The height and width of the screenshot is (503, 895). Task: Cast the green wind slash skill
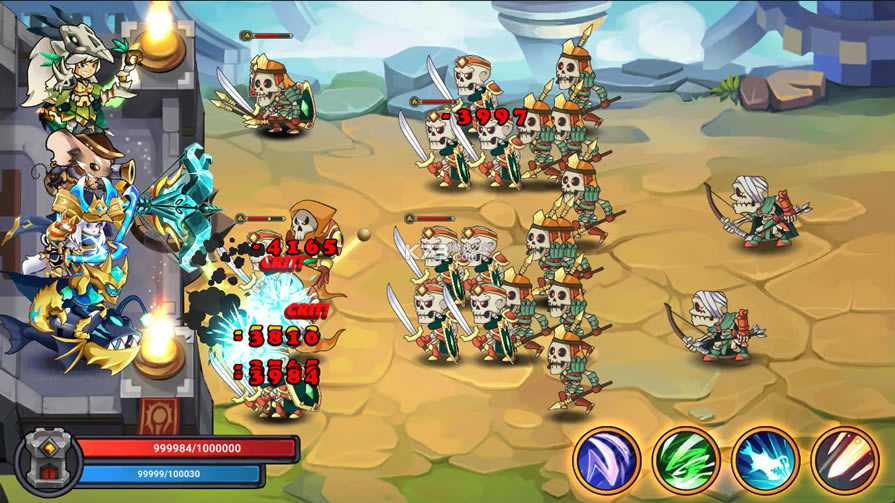pos(686,461)
